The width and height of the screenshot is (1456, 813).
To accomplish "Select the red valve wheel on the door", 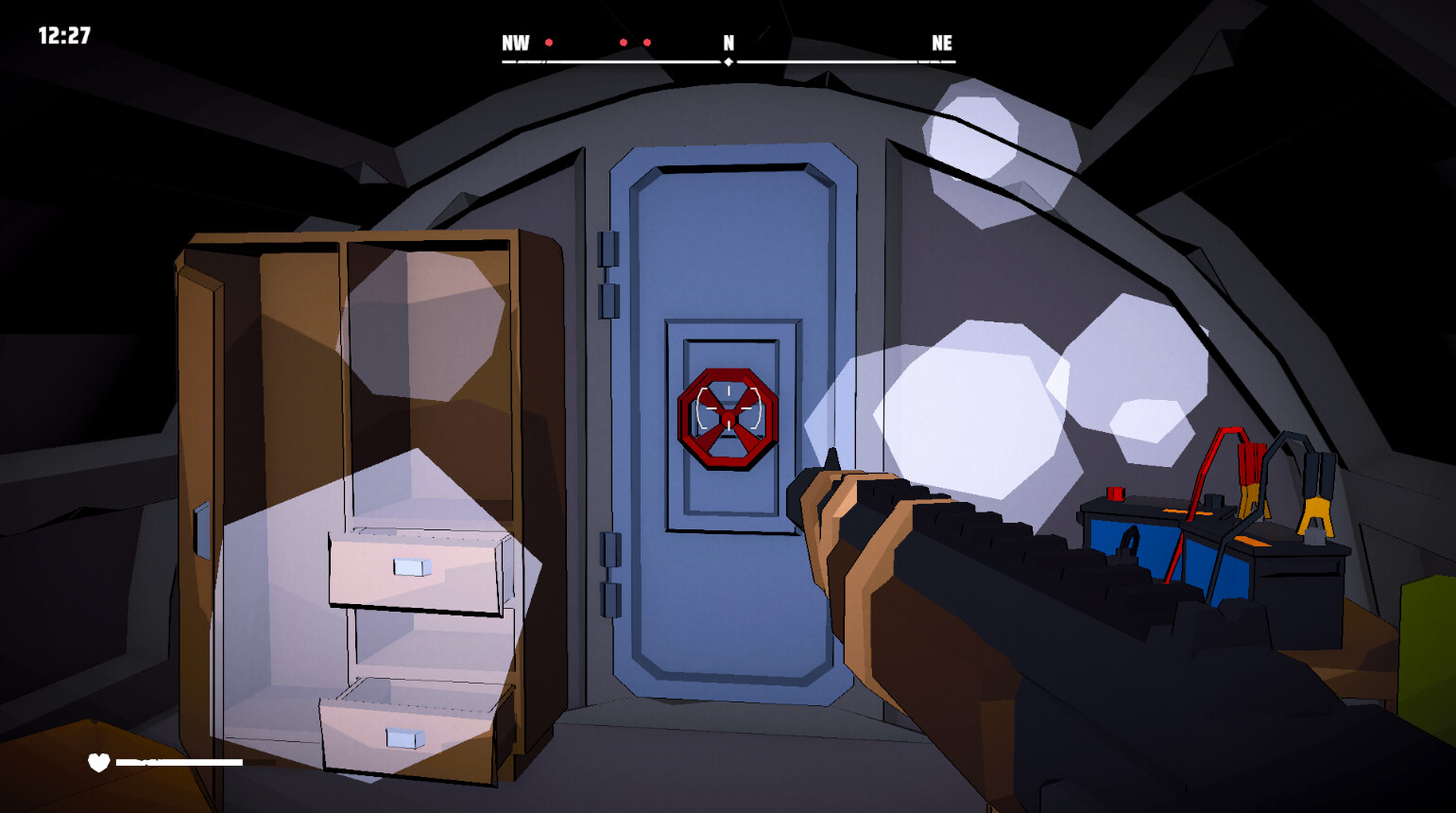I will pyautogui.click(x=728, y=420).
